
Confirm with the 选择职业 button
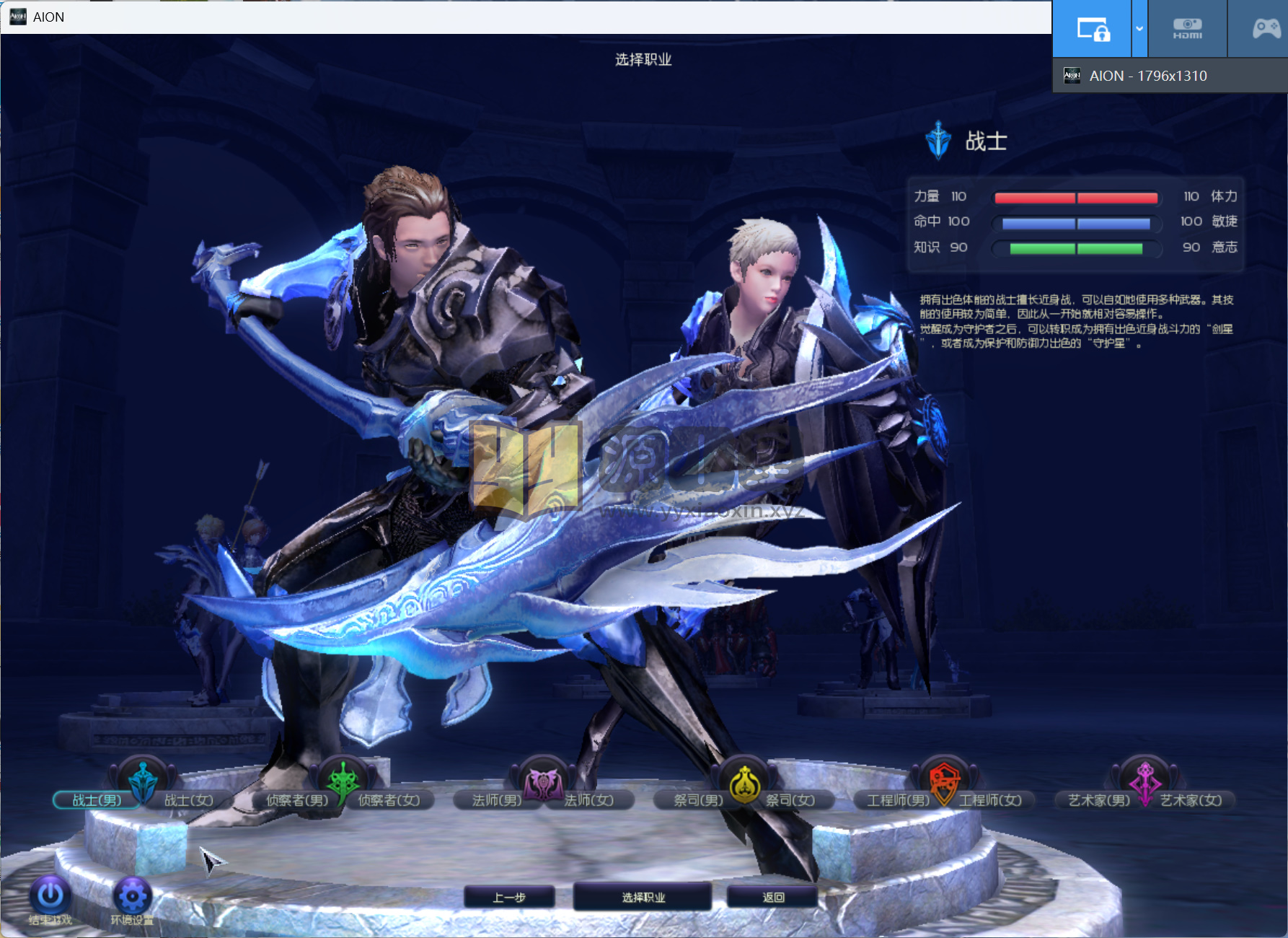pos(643,897)
